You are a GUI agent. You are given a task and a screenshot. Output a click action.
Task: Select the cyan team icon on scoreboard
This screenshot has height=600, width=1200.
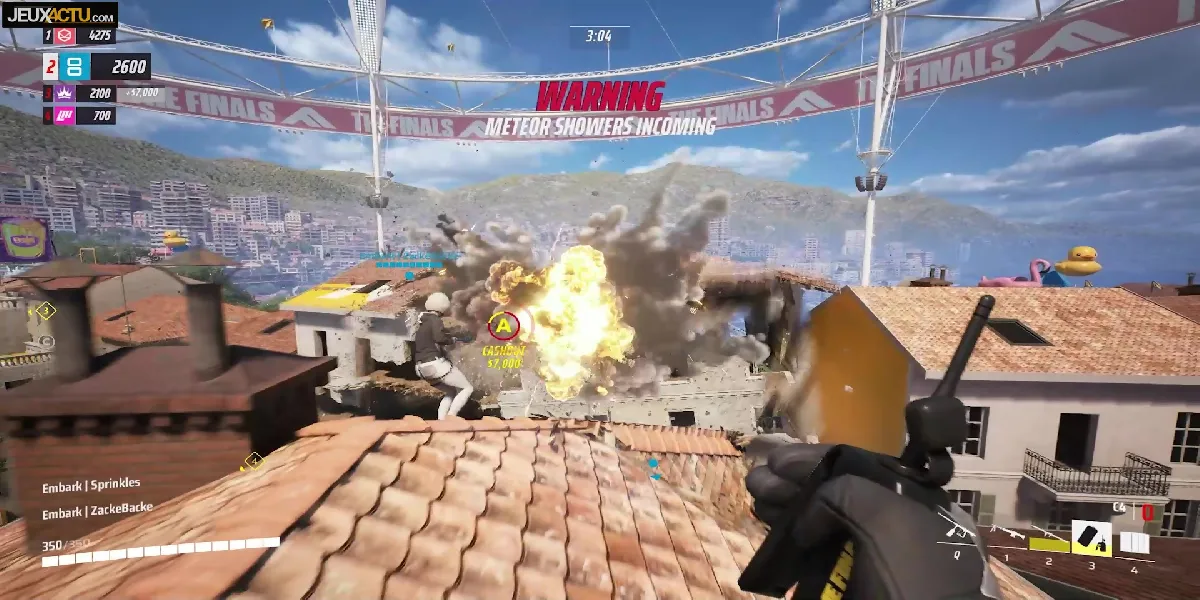pyautogui.click(x=77, y=67)
